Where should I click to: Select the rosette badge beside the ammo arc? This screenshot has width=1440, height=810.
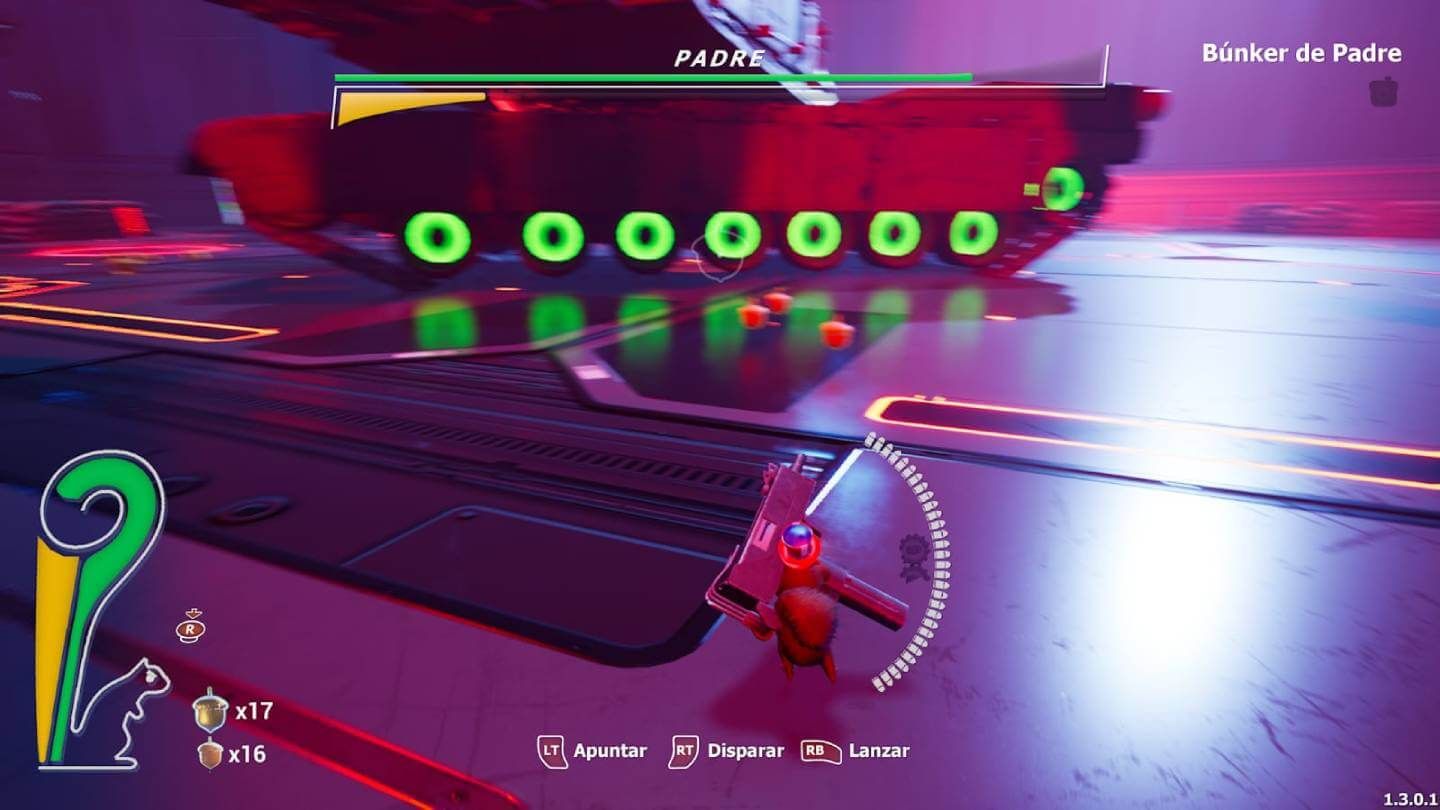[x=911, y=557]
